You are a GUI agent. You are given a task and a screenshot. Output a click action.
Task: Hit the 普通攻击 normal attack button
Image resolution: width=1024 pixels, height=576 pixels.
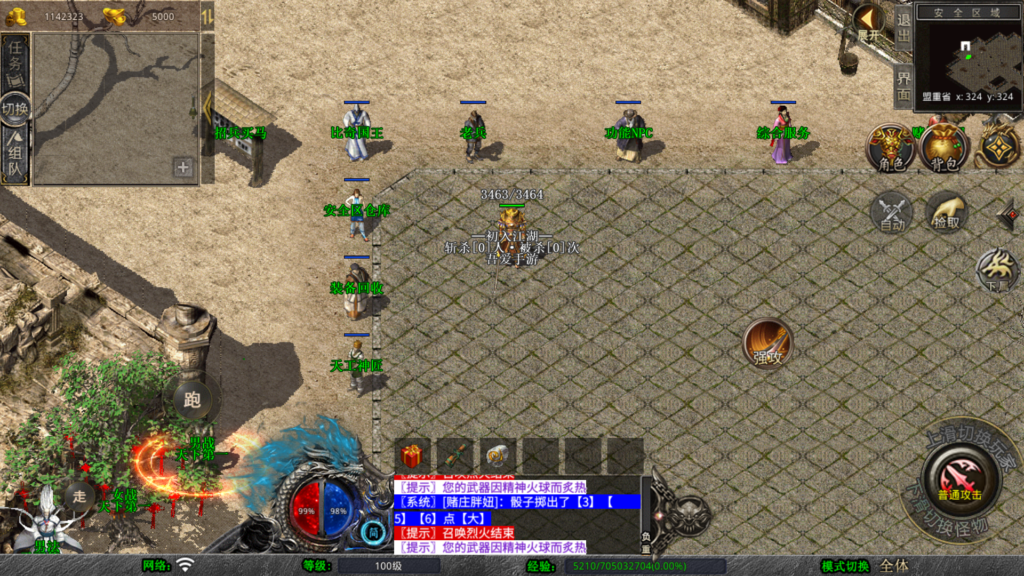(959, 478)
